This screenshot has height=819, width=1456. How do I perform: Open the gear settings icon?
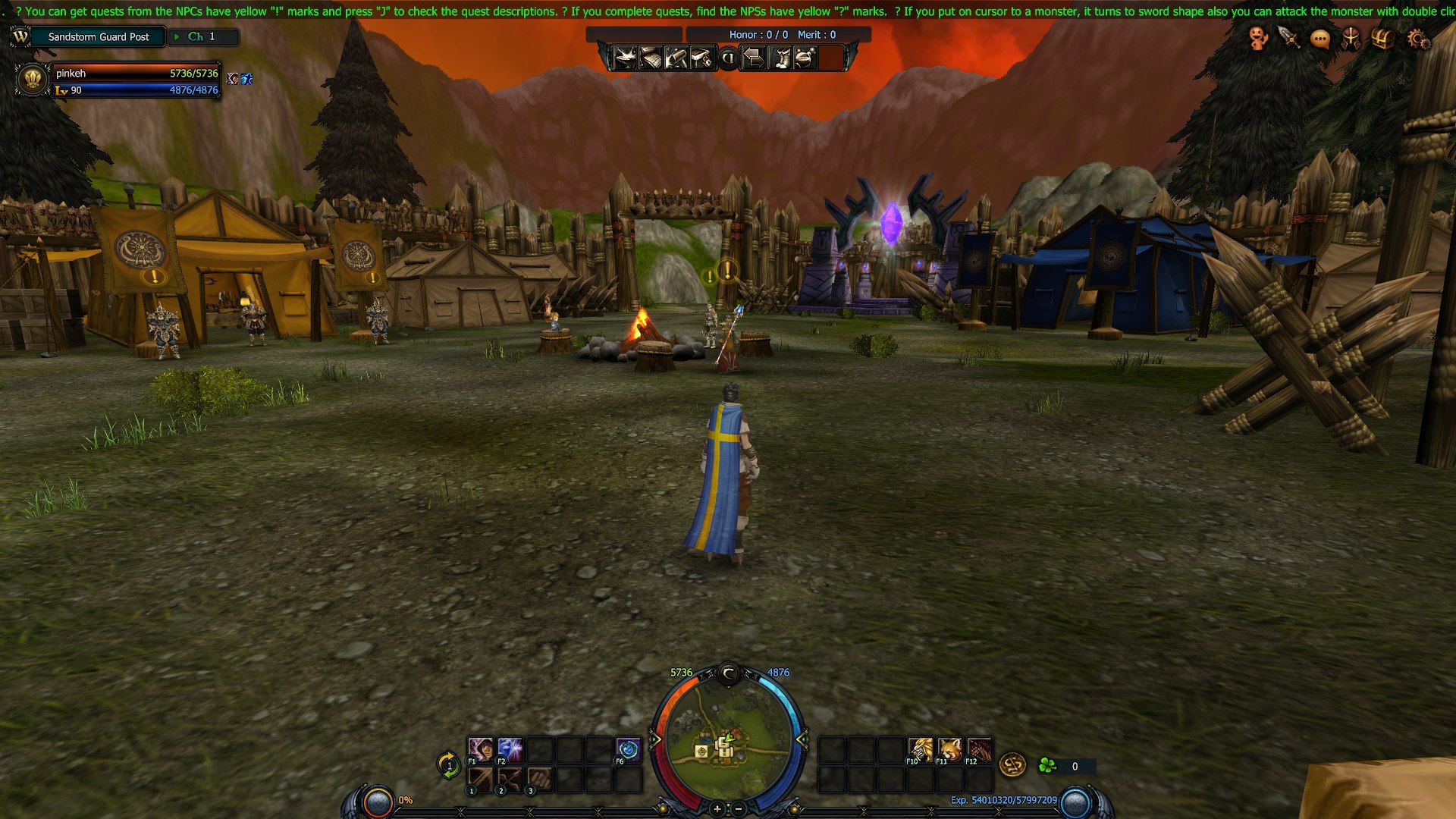coord(1417,39)
